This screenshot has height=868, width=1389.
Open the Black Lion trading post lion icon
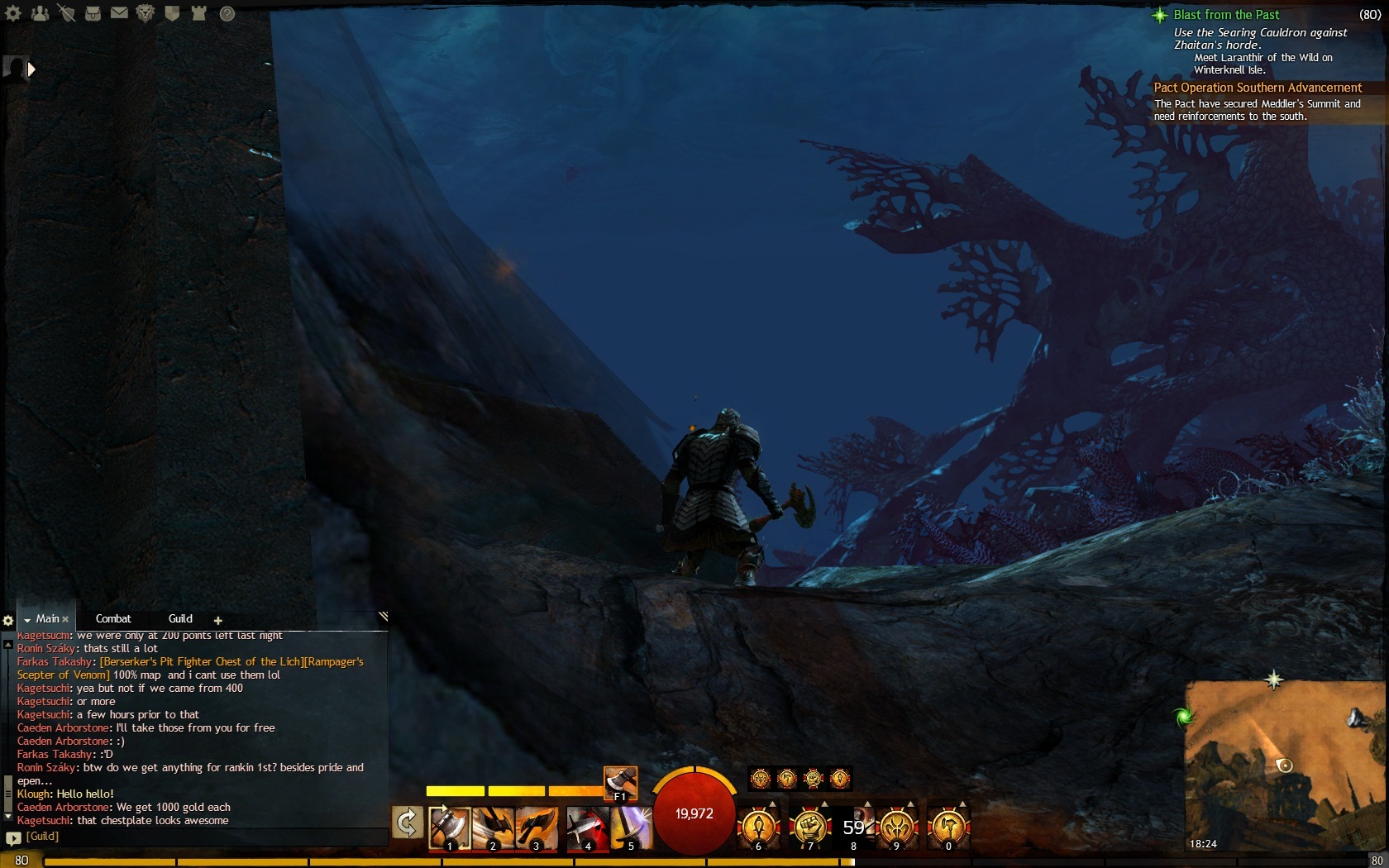pos(146,13)
